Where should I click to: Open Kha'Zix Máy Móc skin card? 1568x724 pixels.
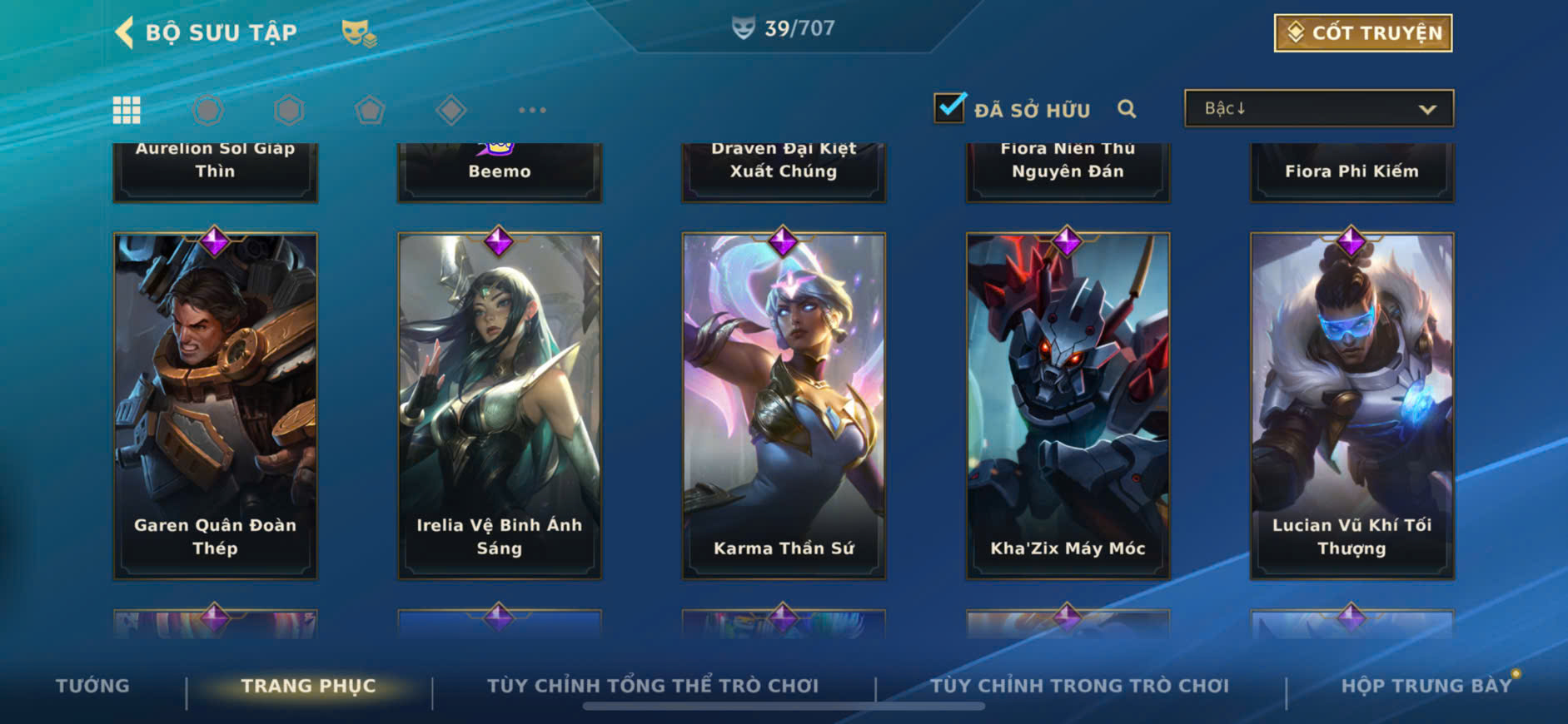point(1068,405)
